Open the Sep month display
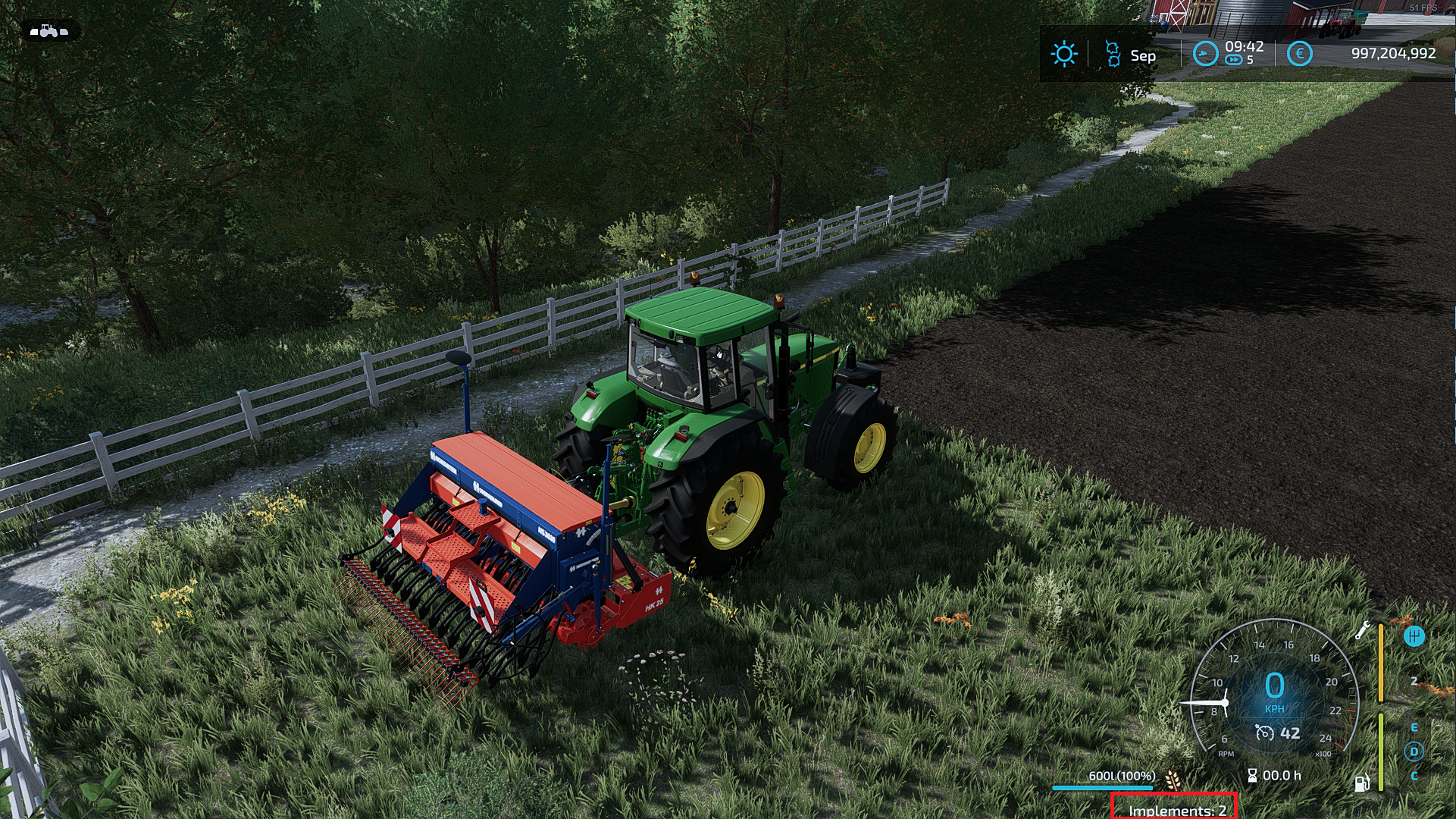 [x=1143, y=55]
